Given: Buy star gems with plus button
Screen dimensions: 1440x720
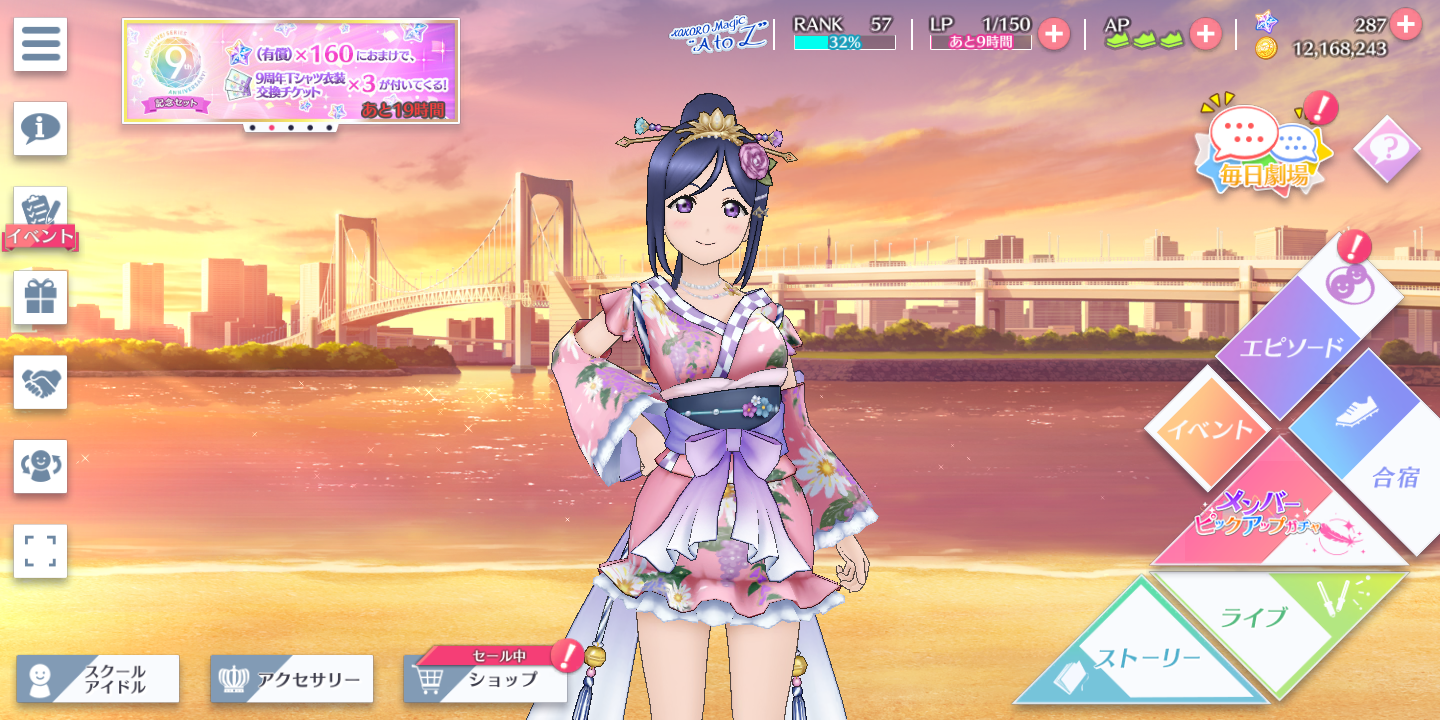Looking at the screenshot, I should click(x=1405, y=23).
